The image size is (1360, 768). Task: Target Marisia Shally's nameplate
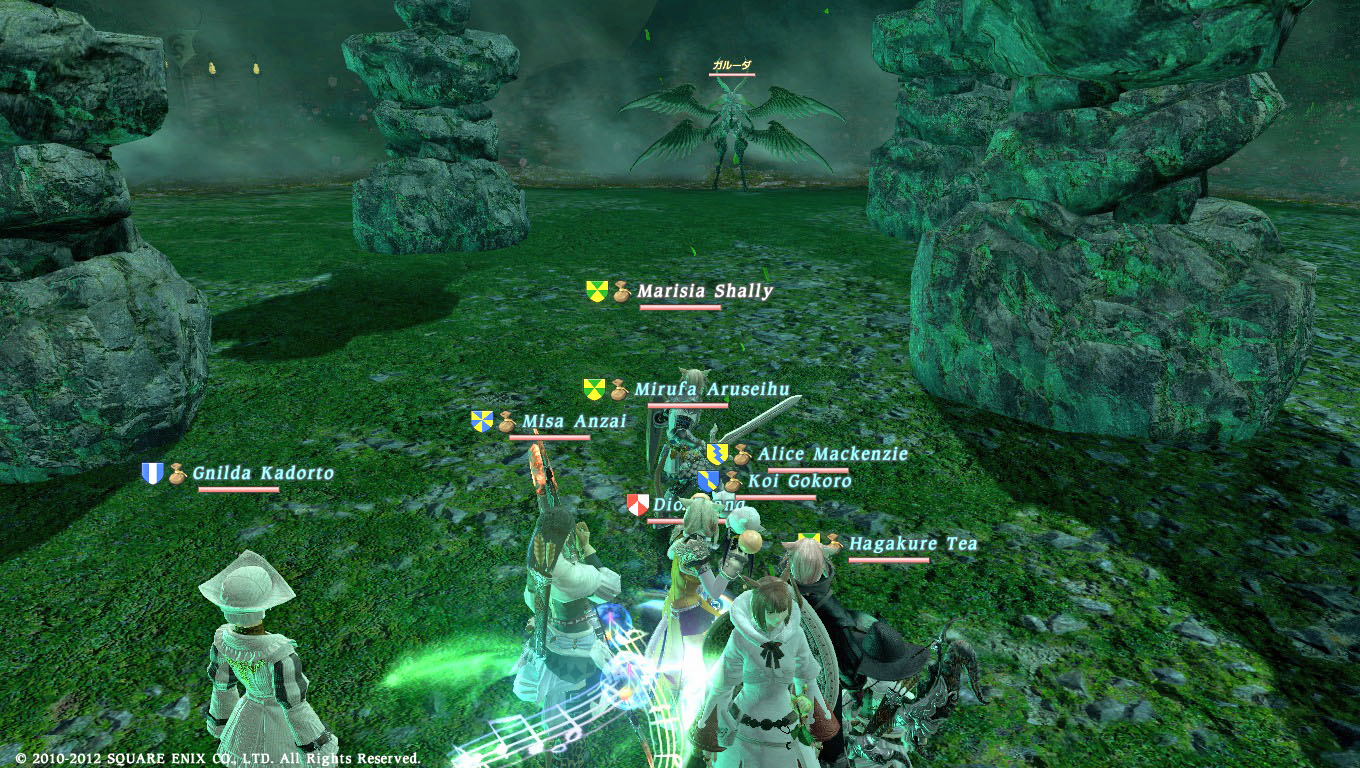click(x=705, y=291)
